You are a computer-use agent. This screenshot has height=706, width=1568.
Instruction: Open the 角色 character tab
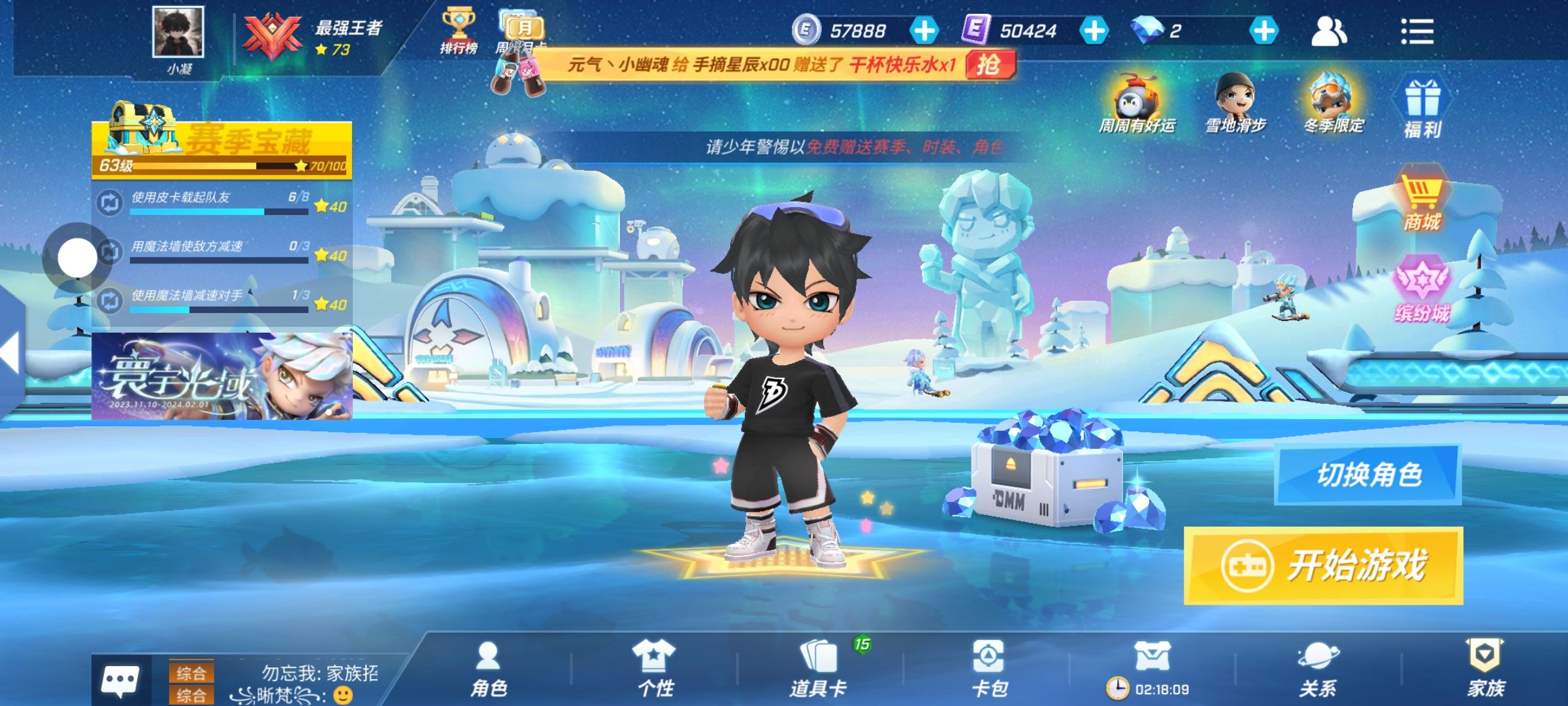489,669
